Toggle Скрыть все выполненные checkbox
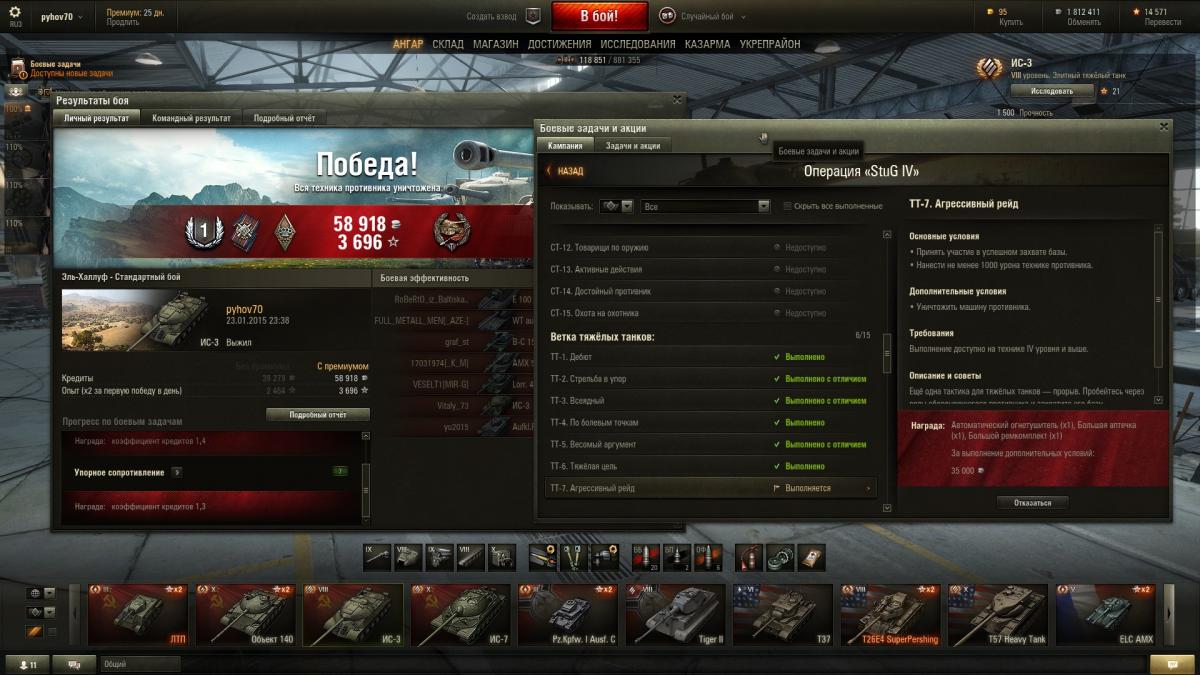Screen dimensions: 1200x675 pos(788,206)
